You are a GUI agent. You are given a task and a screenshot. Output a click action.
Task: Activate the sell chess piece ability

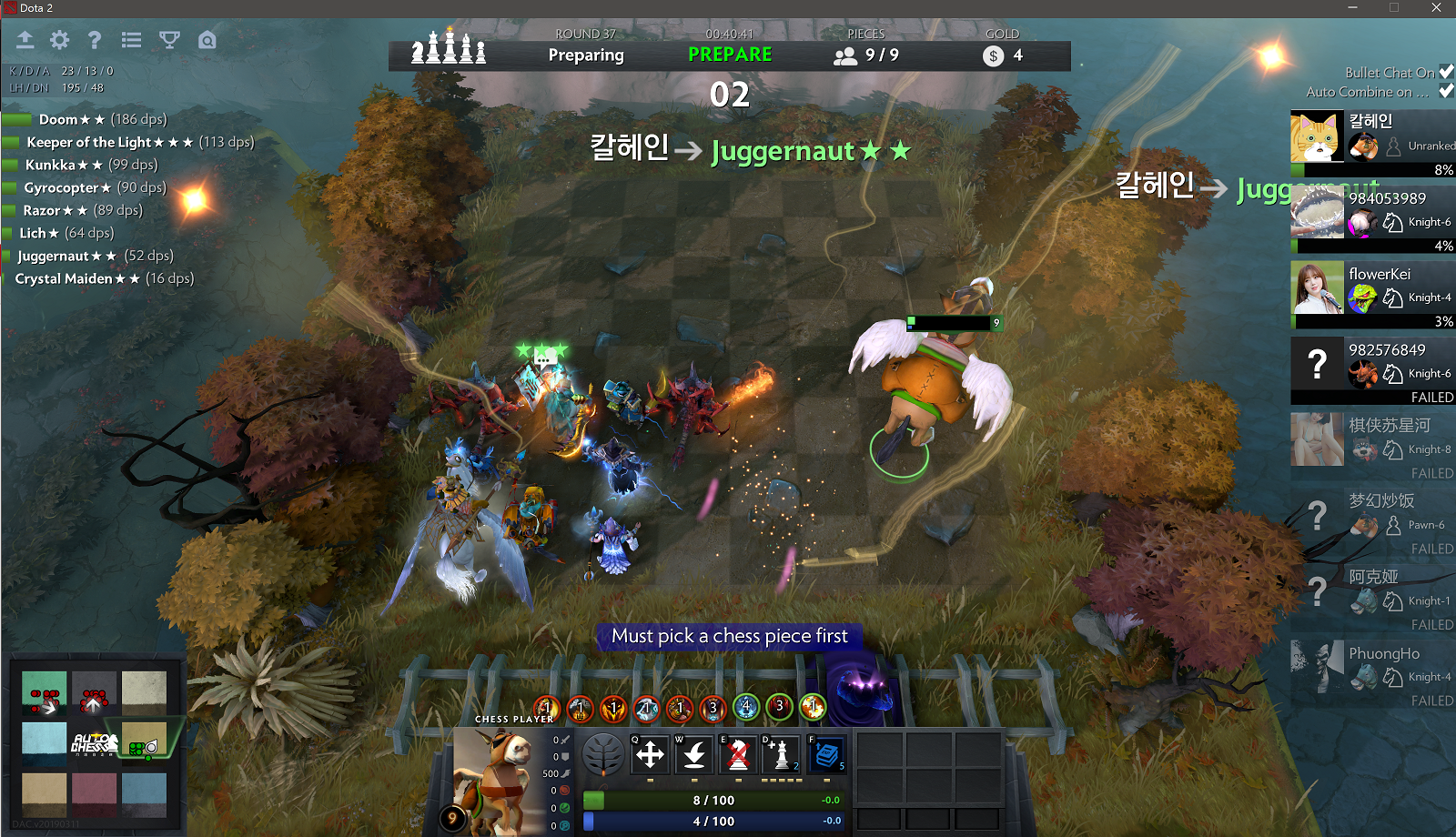tap(739, 754)
